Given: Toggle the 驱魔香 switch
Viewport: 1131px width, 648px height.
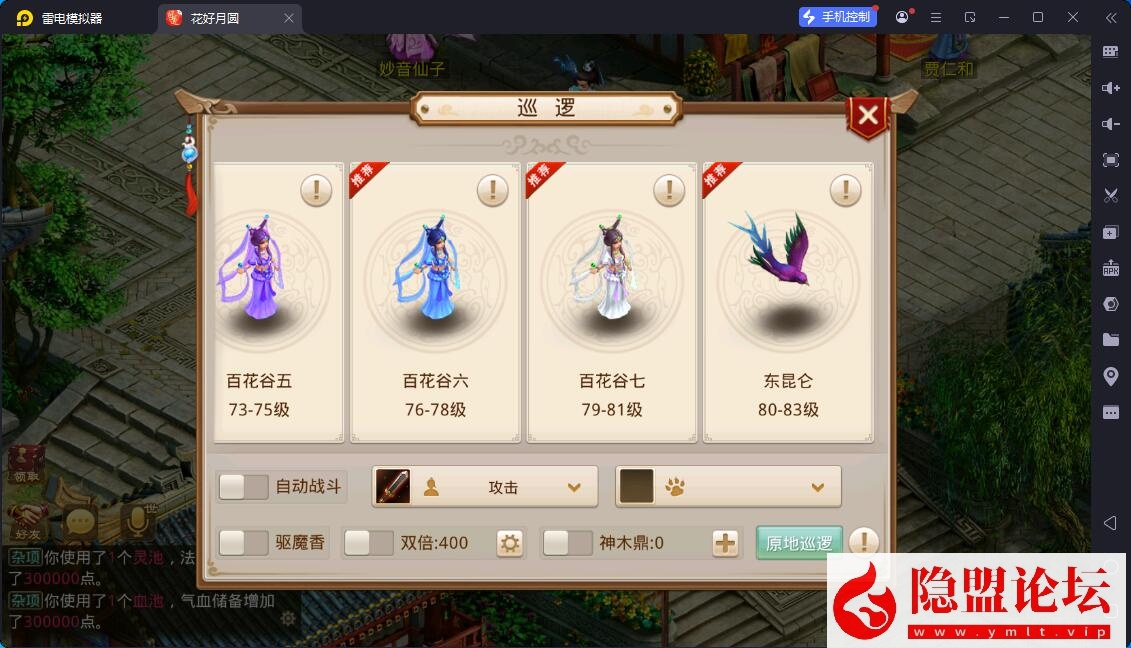Looking at the screenshot, I should 244,543.
